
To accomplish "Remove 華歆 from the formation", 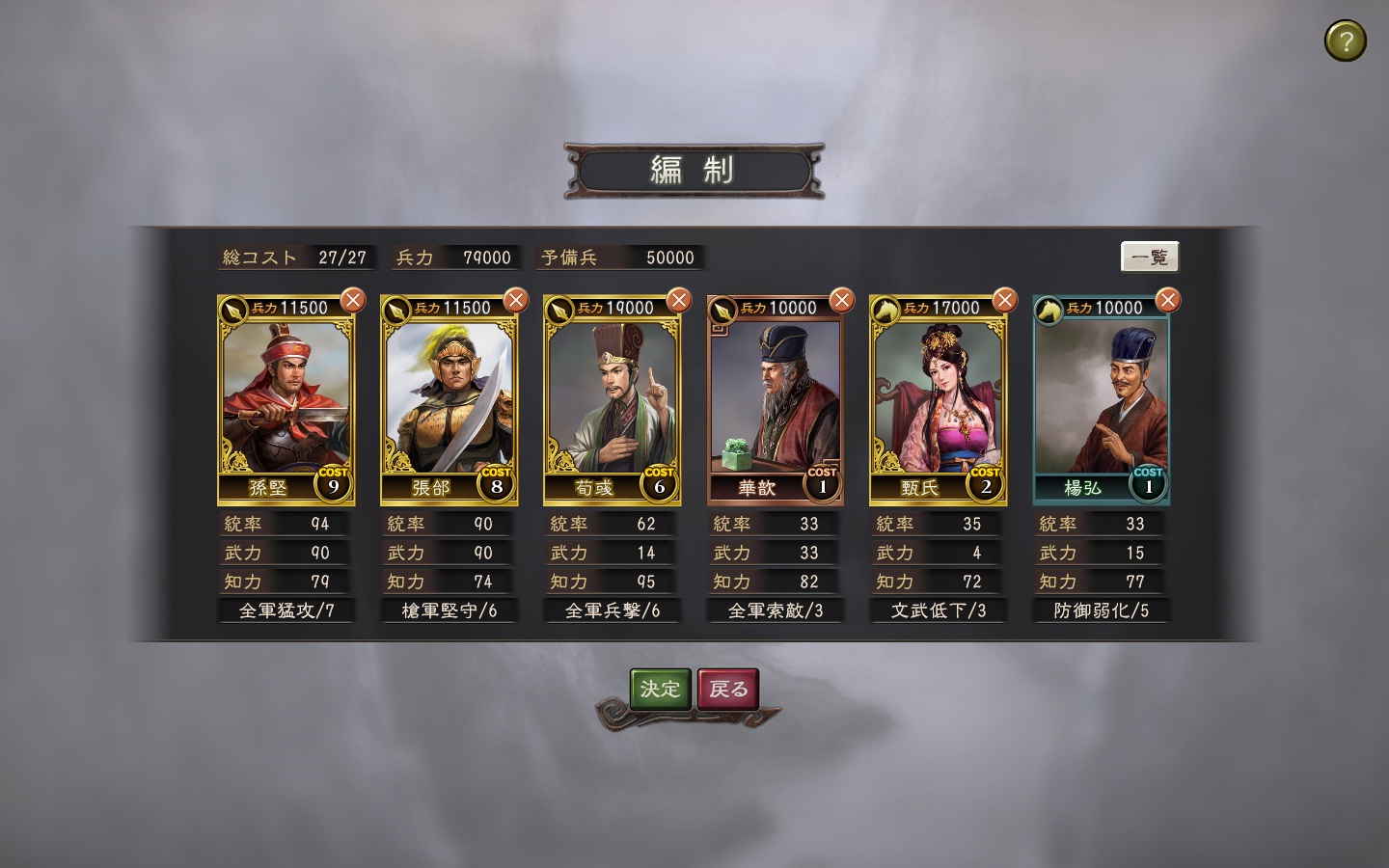I will (x=842, y=300).
